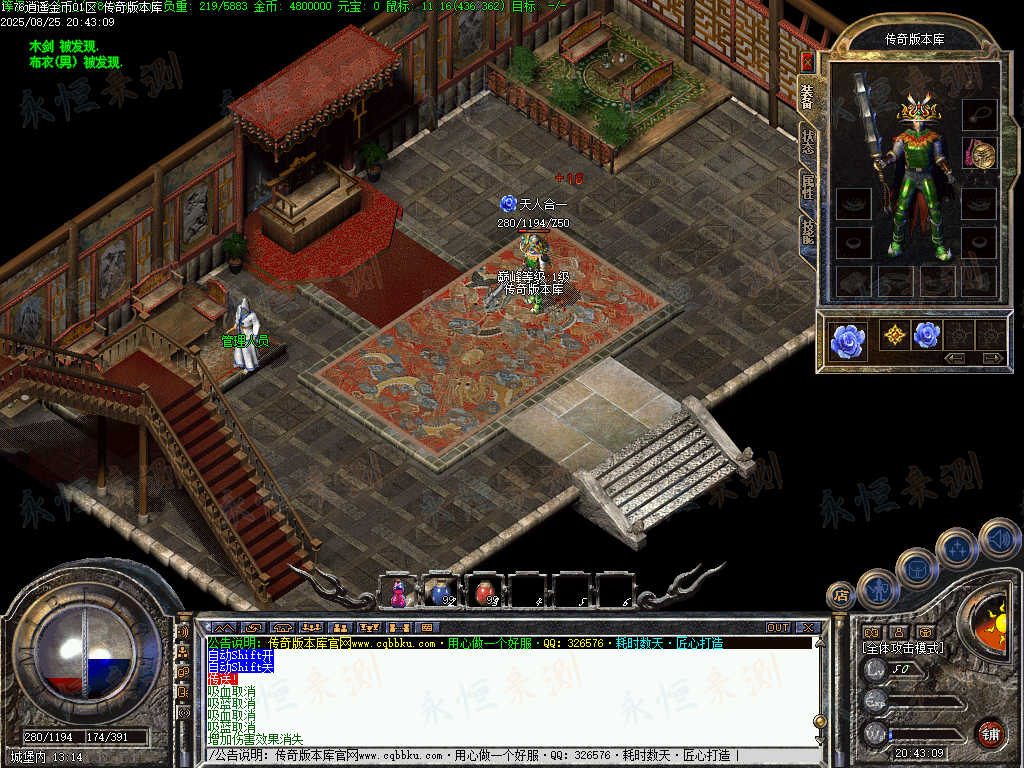The width and height of the screenshot is (1024, 768).
Task: Use the red health potion hotbar slot
Action: [485, 593]
